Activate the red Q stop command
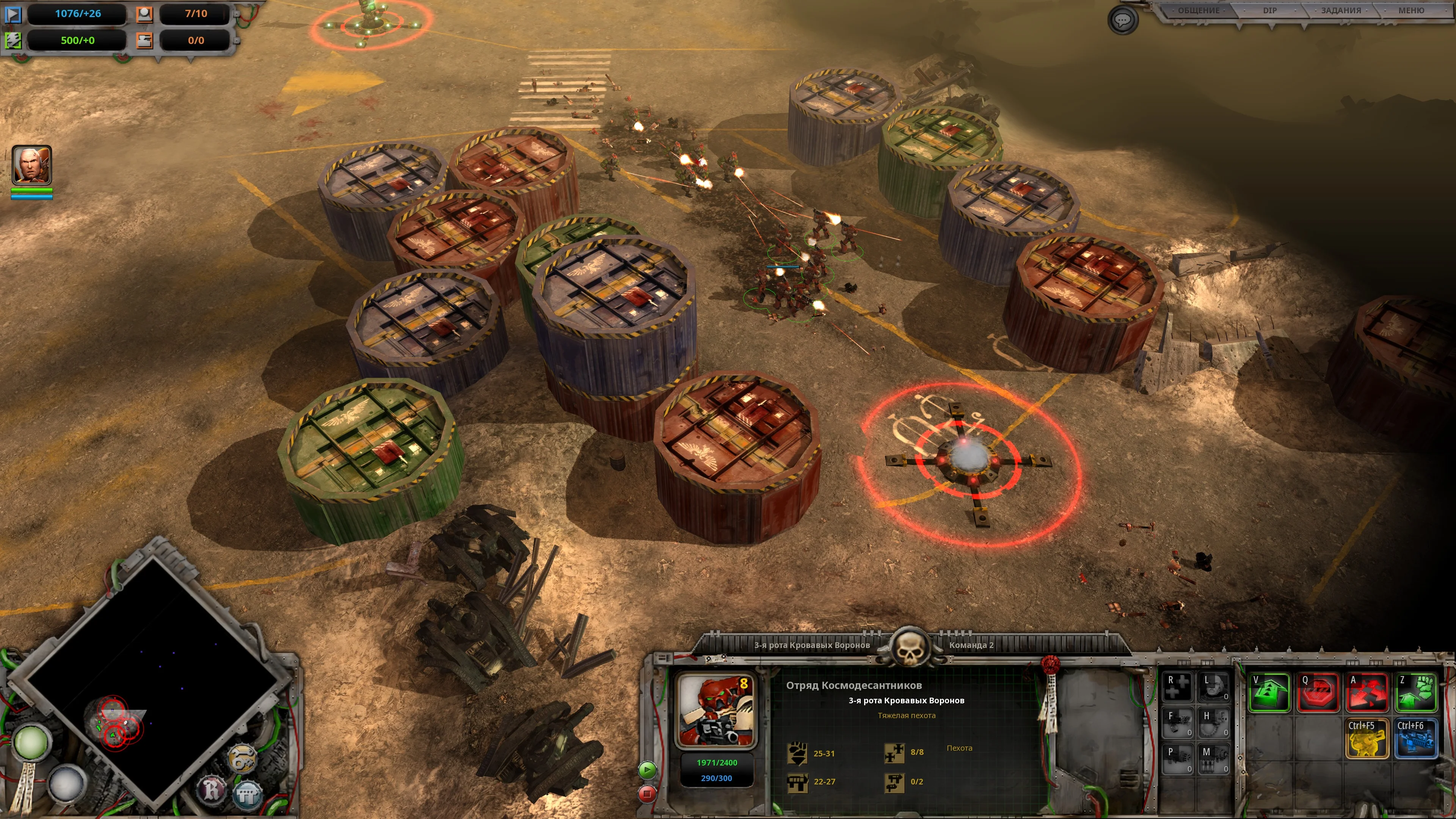This screenshot has height=819, width=1456. tap(1319, 692)
